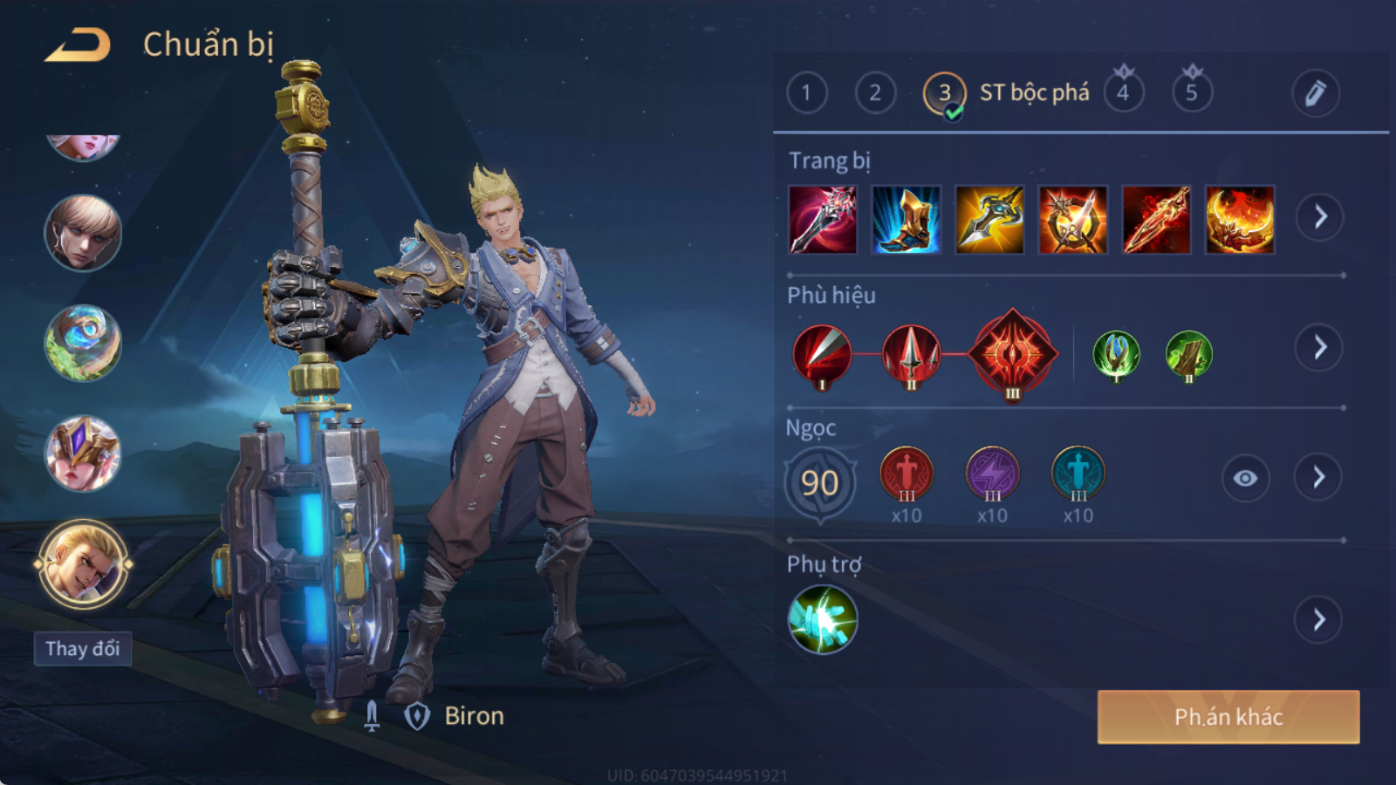Select locked preset slot 4
The width and height of the screenshot is (1396, 785).
pos(1123,93)
